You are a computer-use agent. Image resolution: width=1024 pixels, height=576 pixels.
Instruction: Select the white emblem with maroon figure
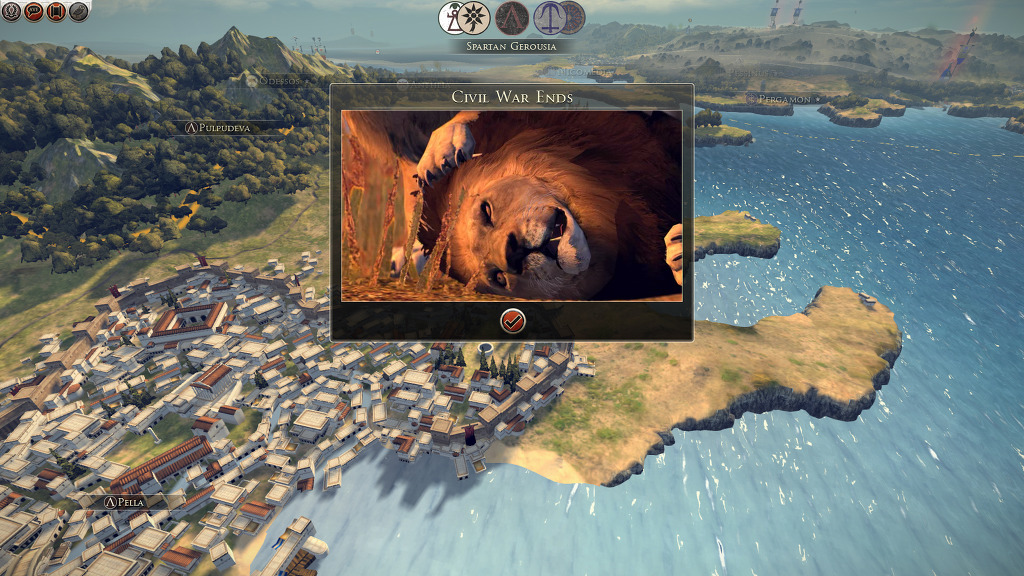pyautogui.click(x=451, y=17)
